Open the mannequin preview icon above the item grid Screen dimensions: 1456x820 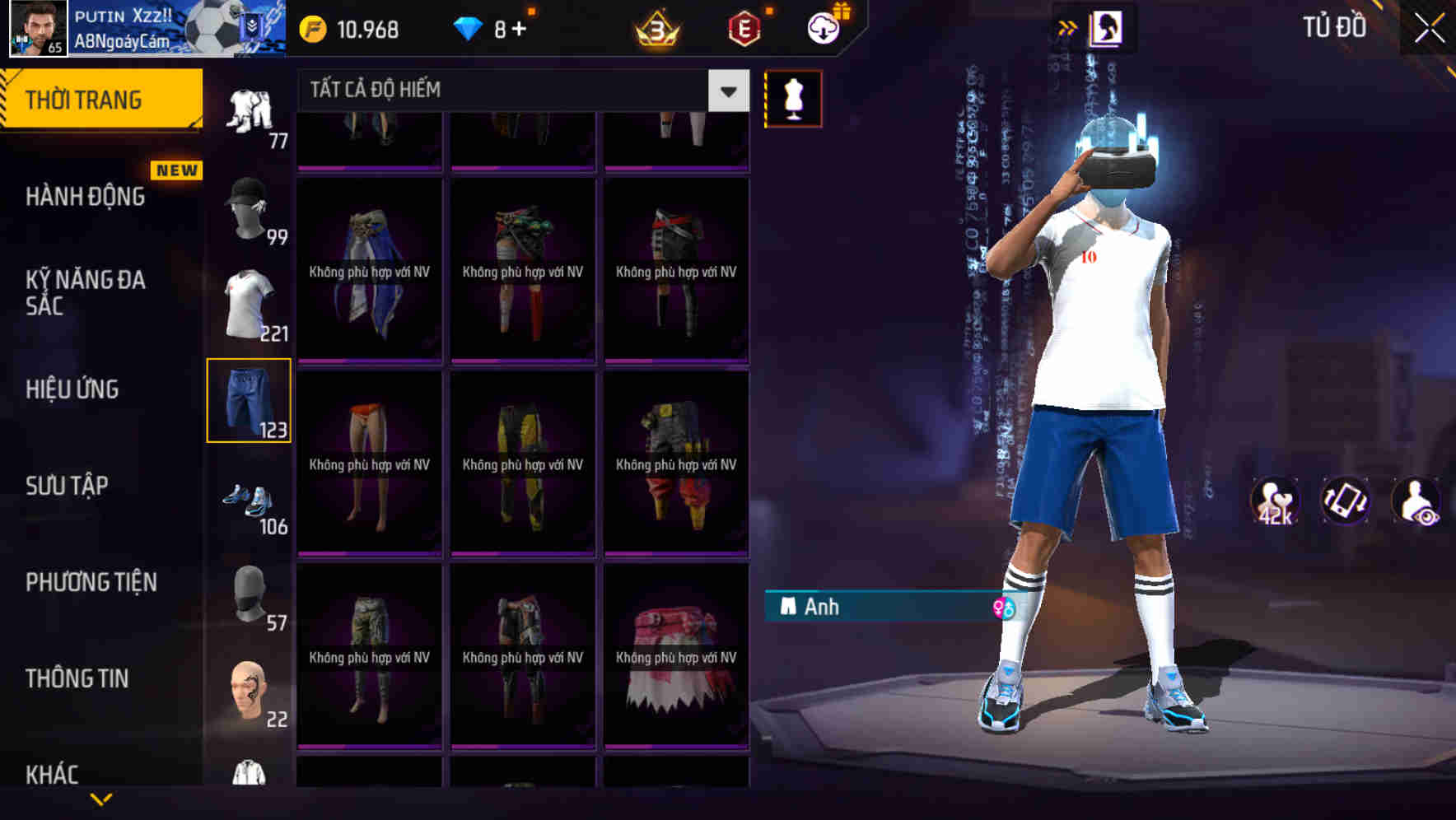(x=793, y=97)
